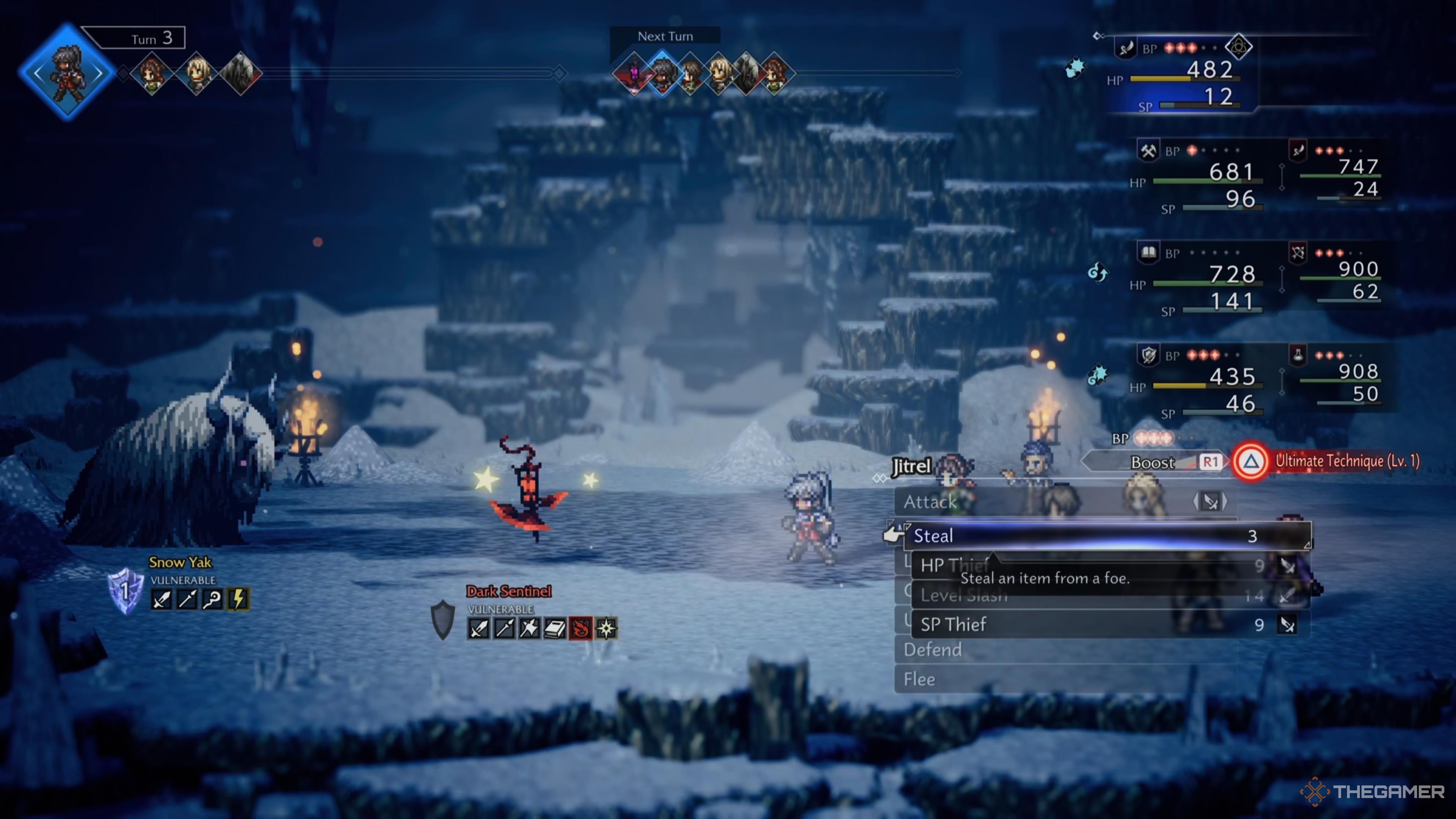Select Flee to escape the battle

click(x=919, y=679)
